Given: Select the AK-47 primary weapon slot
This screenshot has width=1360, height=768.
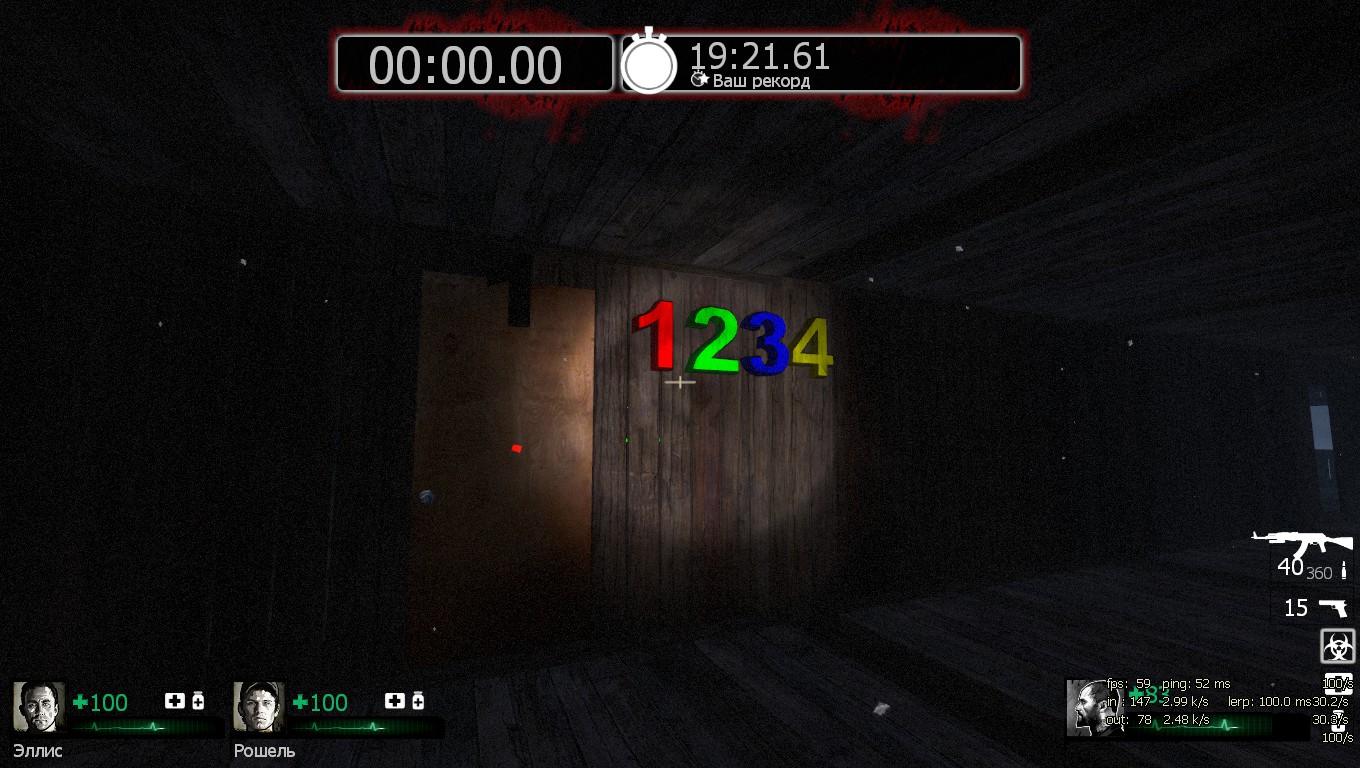Looking at the screenshot, I should click(1303, 547).
